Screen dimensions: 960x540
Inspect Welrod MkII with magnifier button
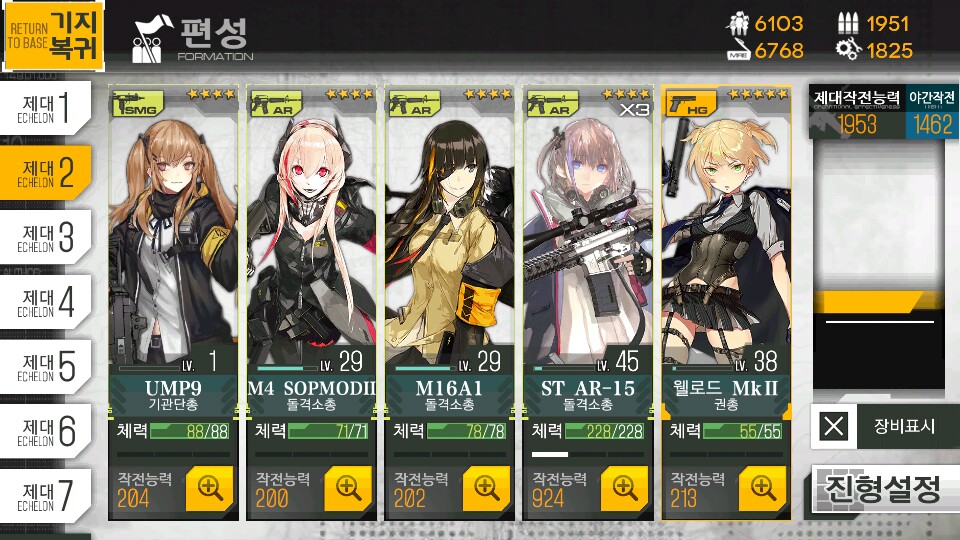pyautogui.click(x=763, y=487)
